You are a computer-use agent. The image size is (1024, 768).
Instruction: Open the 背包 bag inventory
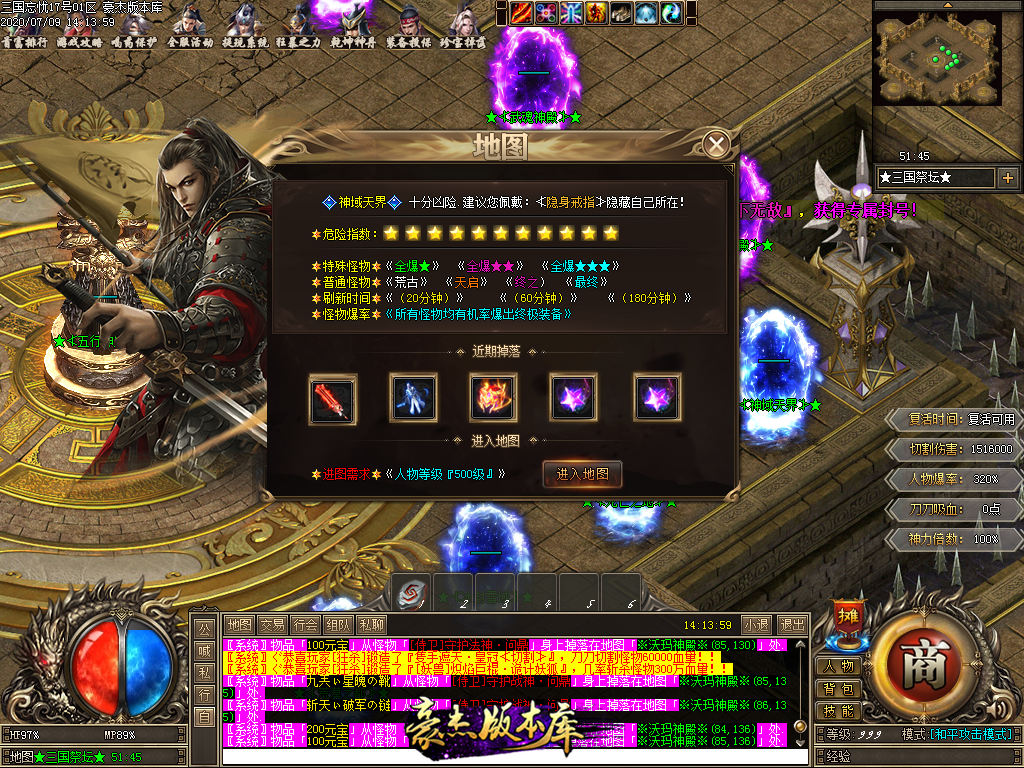point(839,689)
